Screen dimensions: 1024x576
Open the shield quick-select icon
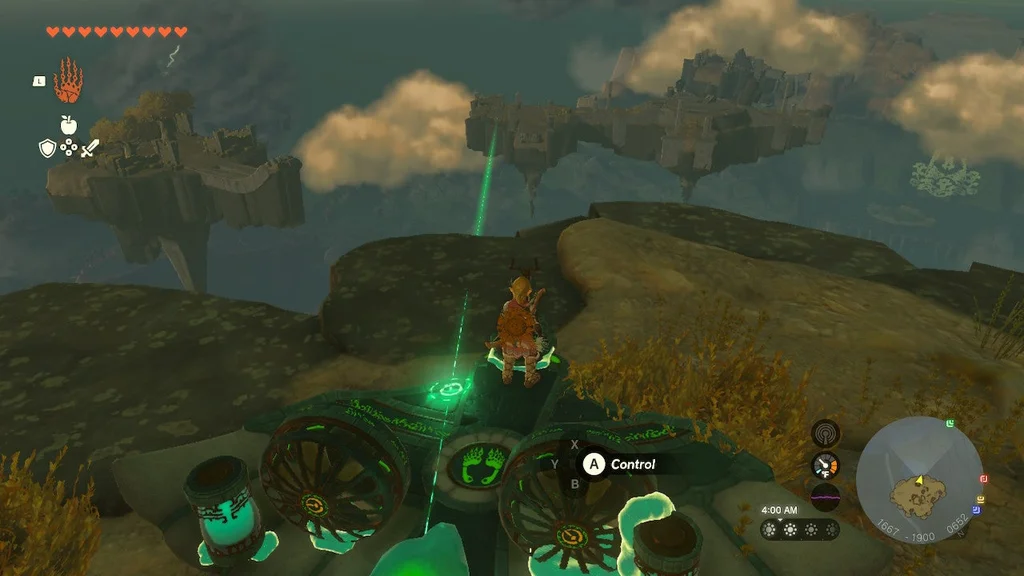point(46,149)
